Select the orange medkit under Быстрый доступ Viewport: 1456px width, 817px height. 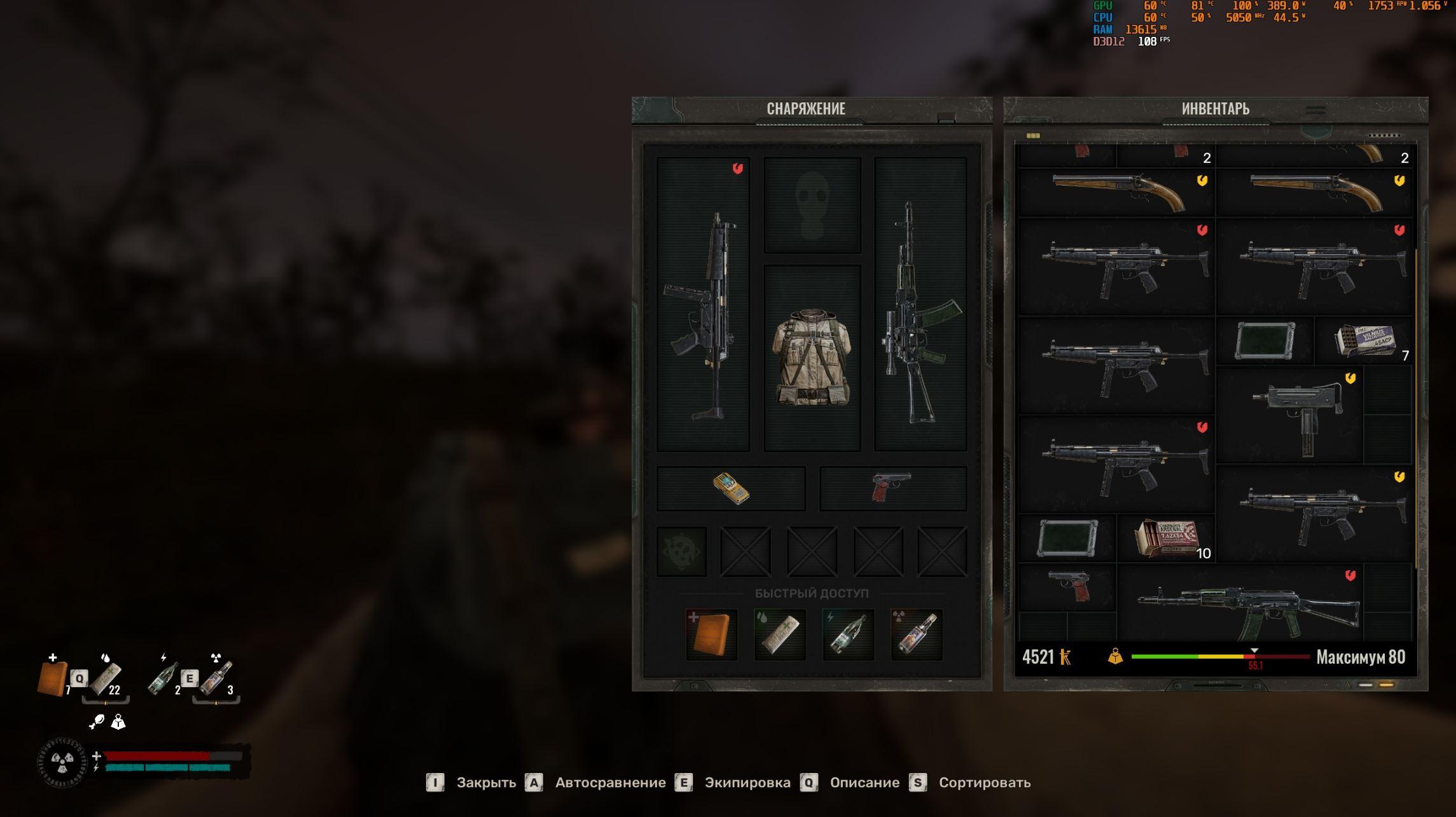pyautogui.click(x=712, y=634)
